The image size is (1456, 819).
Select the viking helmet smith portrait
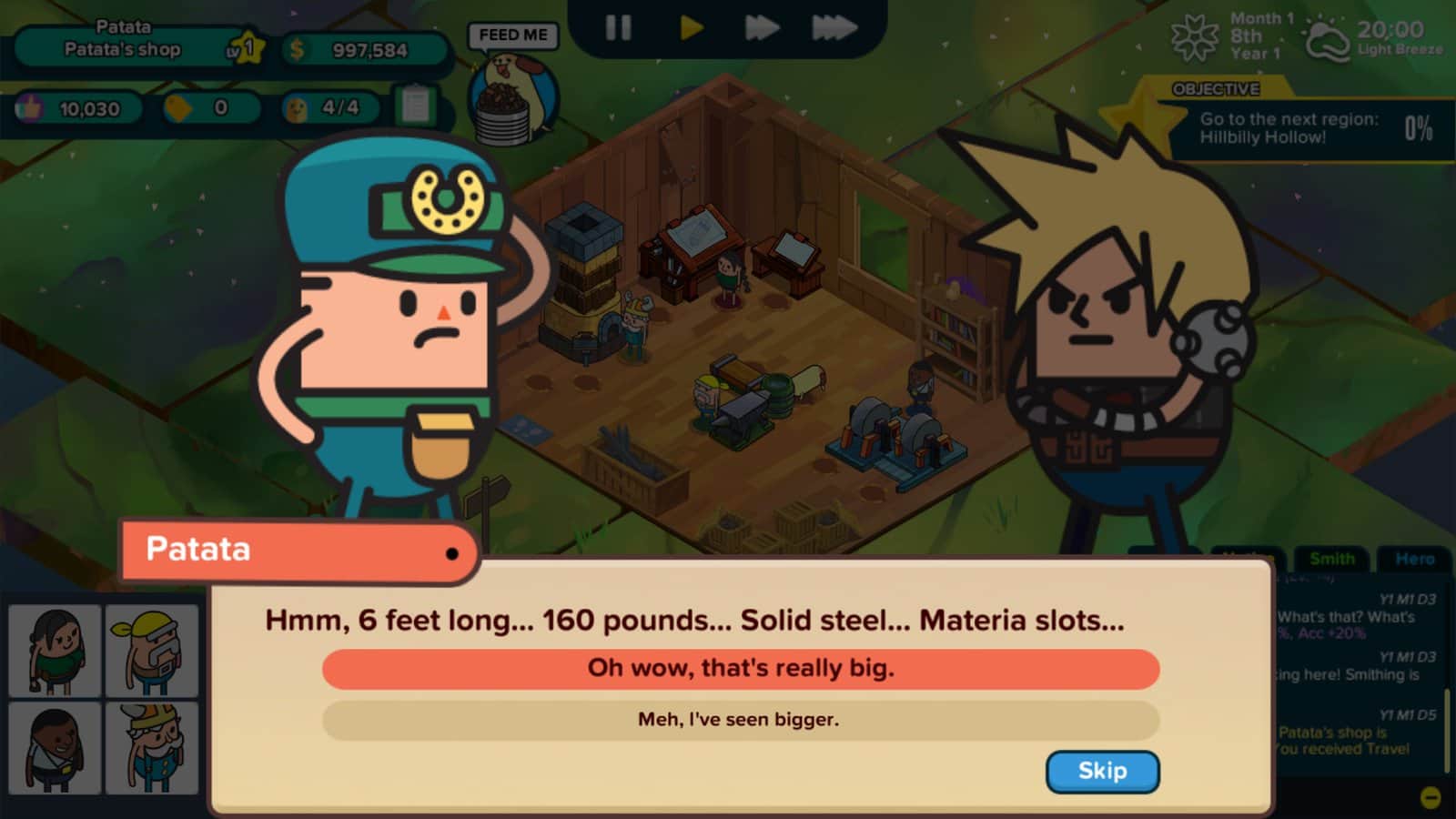tap(152, 747)
